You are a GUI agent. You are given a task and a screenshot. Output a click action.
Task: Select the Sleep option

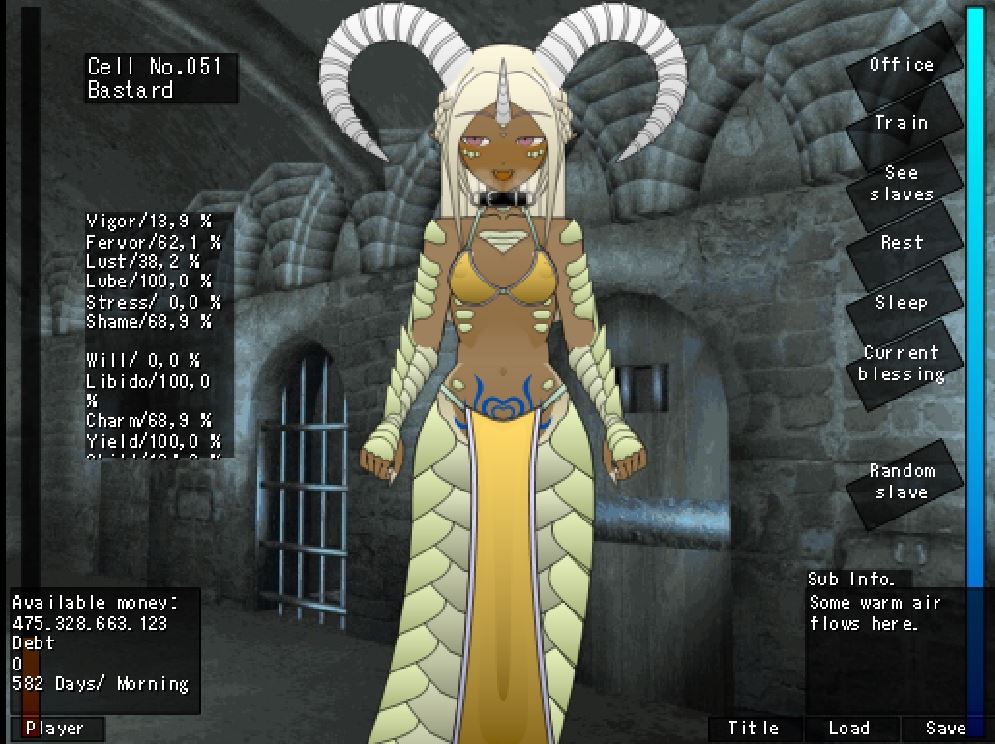point(901,302)
